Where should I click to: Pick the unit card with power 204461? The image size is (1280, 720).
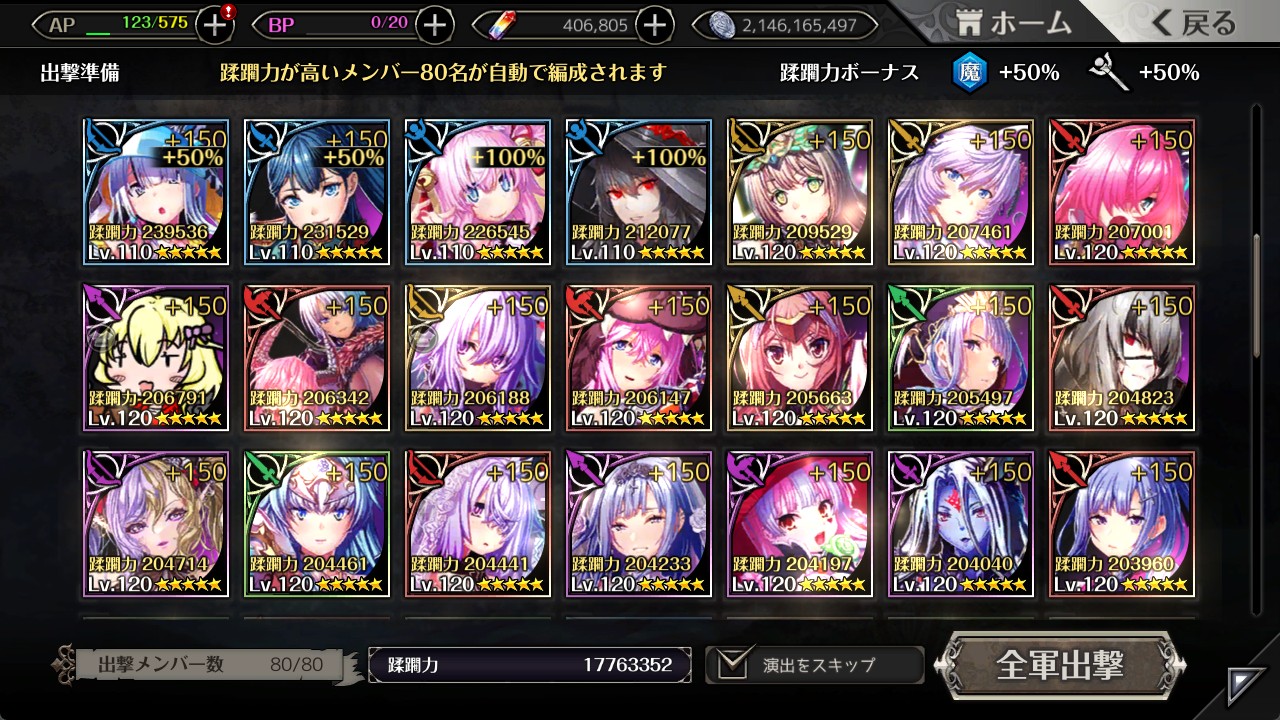coord(316,524)
